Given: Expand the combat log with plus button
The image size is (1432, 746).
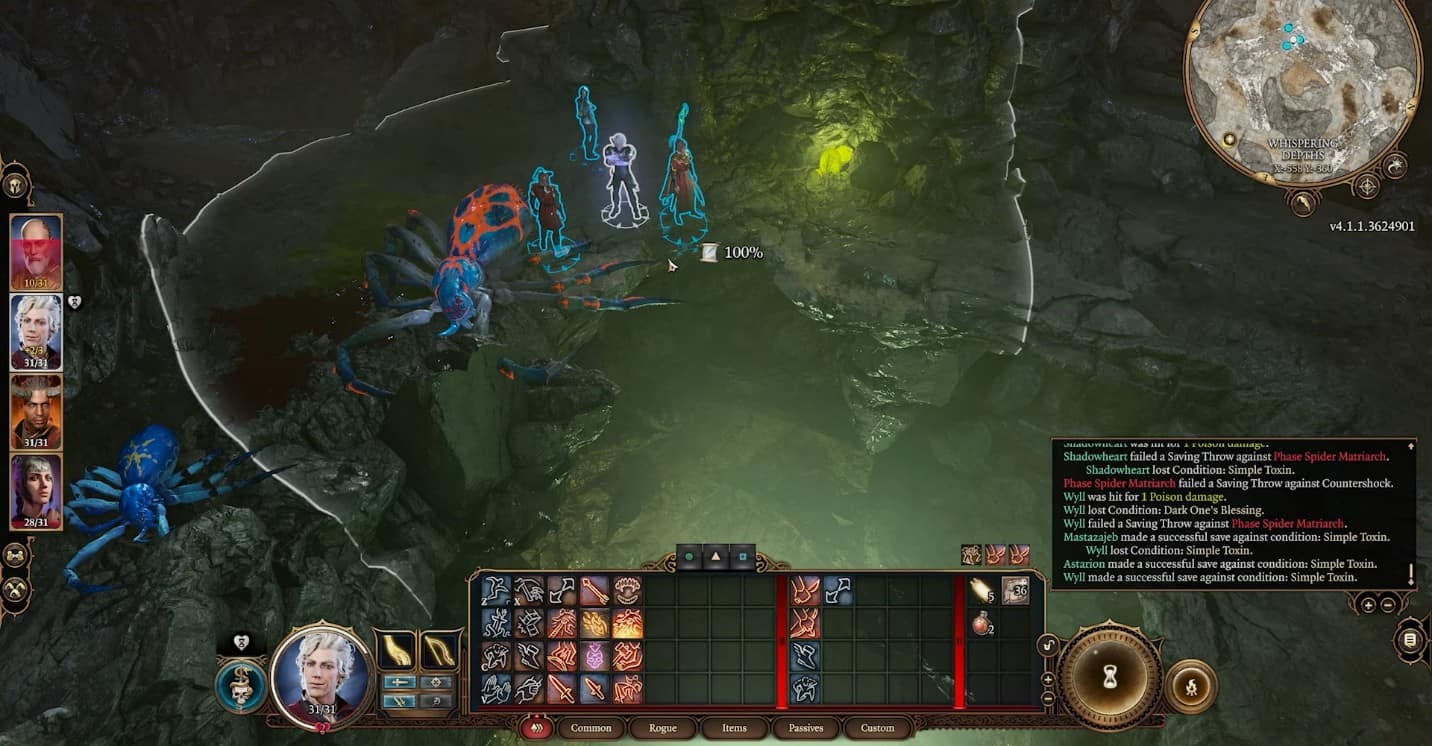Looking at the screenshot, I should tap(1368, 604).
